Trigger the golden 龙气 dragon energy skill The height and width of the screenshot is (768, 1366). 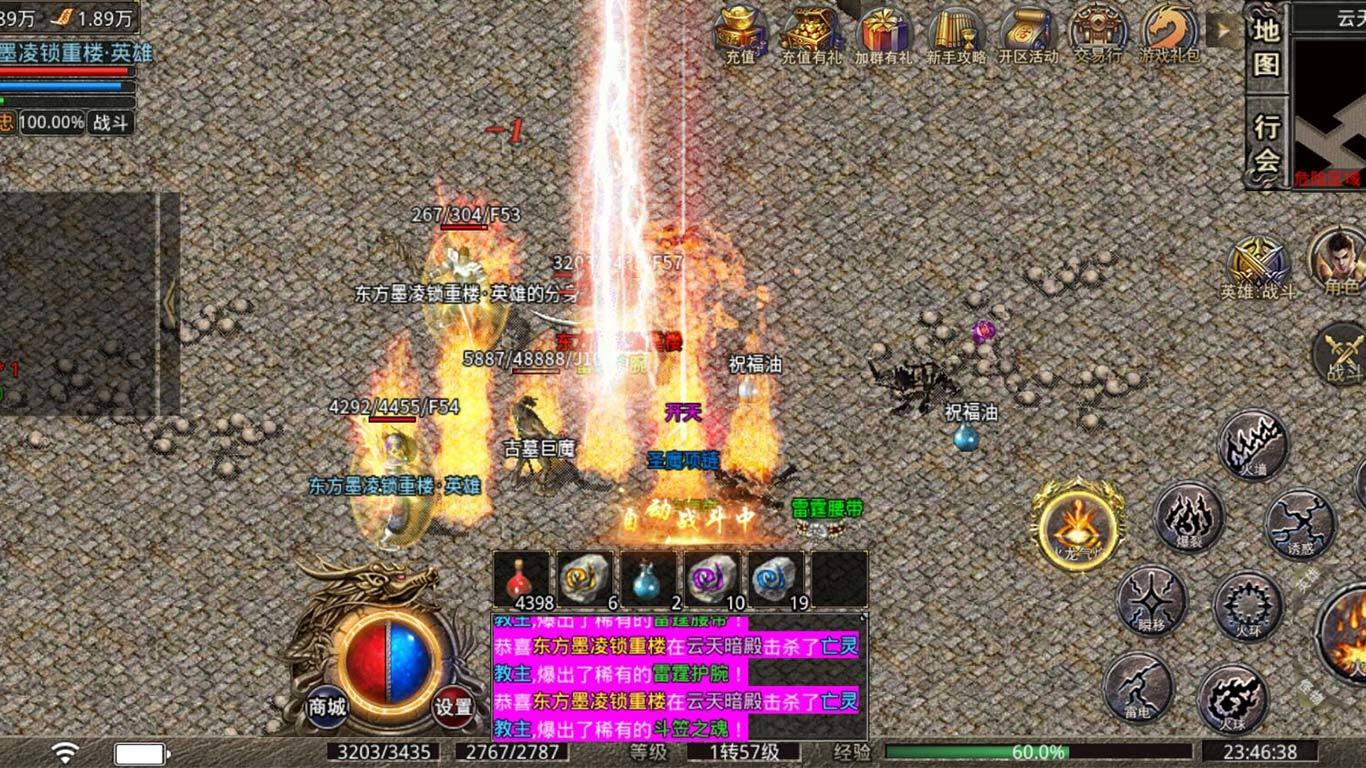1077,523
